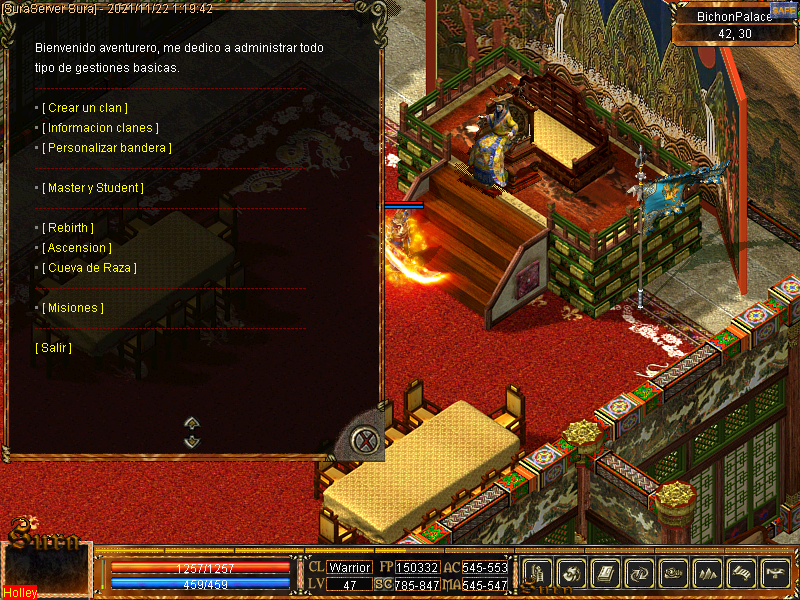Open the Master y Student option
Screen dimensions: 800x600
click(x=93, y=188)
